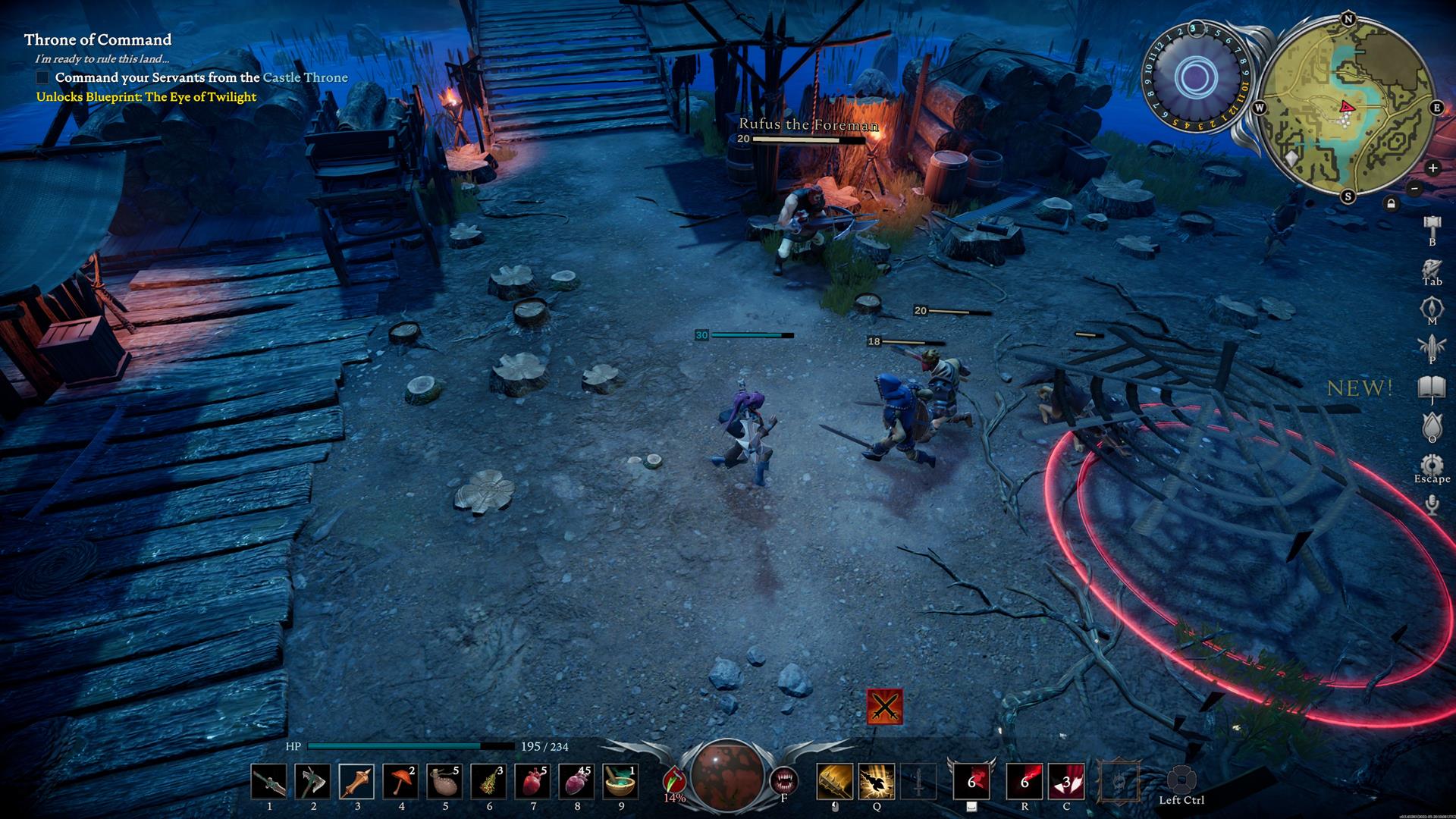Zoom out the minimap with minus button
This screenshot has height=819, width=1456.
coord(1414,188)
